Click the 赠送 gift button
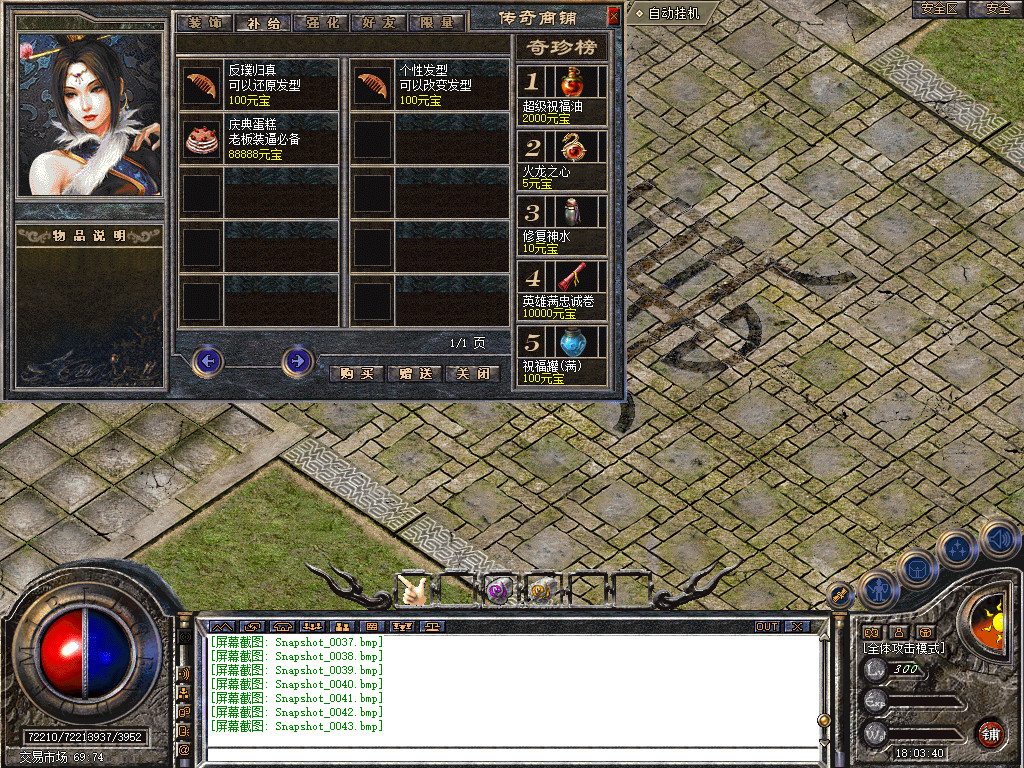 (414, 373)
